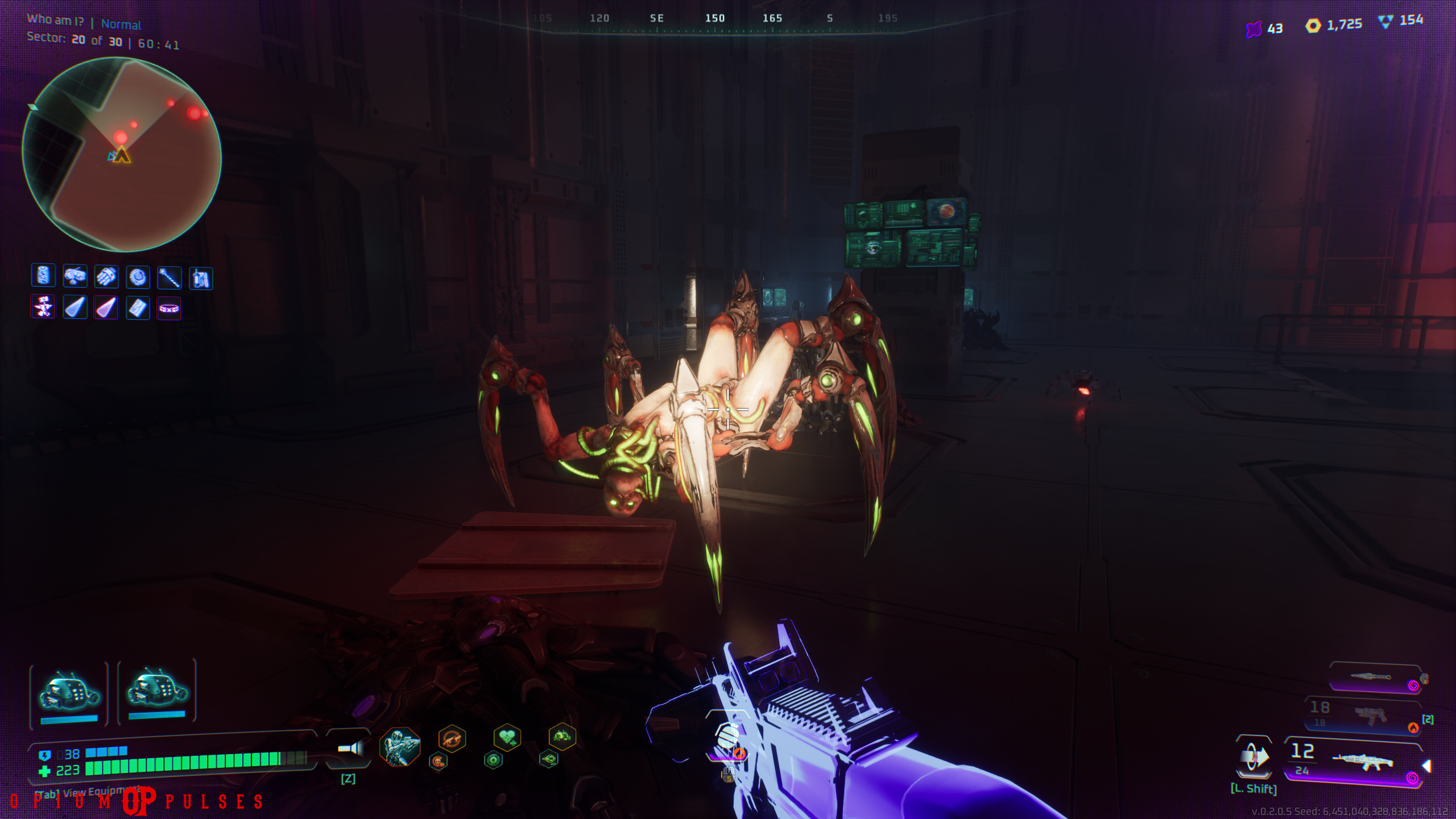
Task: Select the glitched anvil item icon
Action: (43, 307)
